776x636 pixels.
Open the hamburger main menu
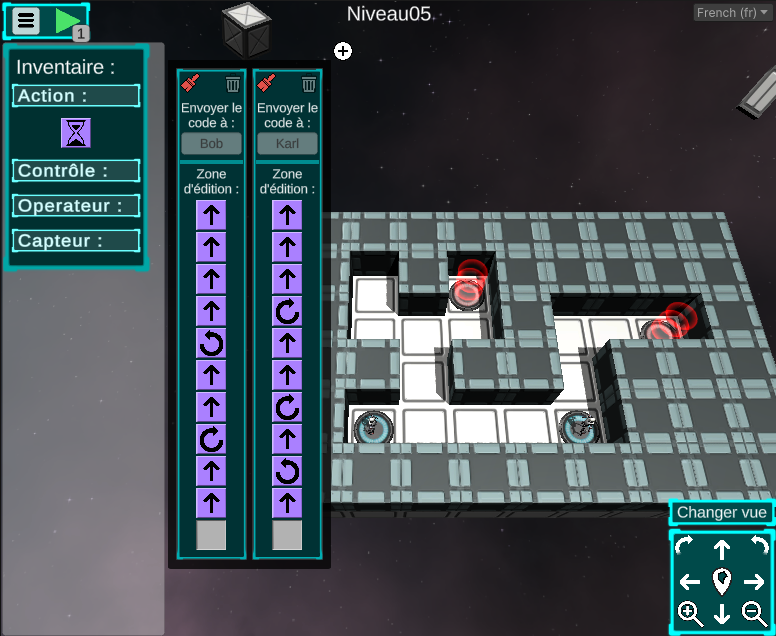pyautogui.click(x=27, y=20)
